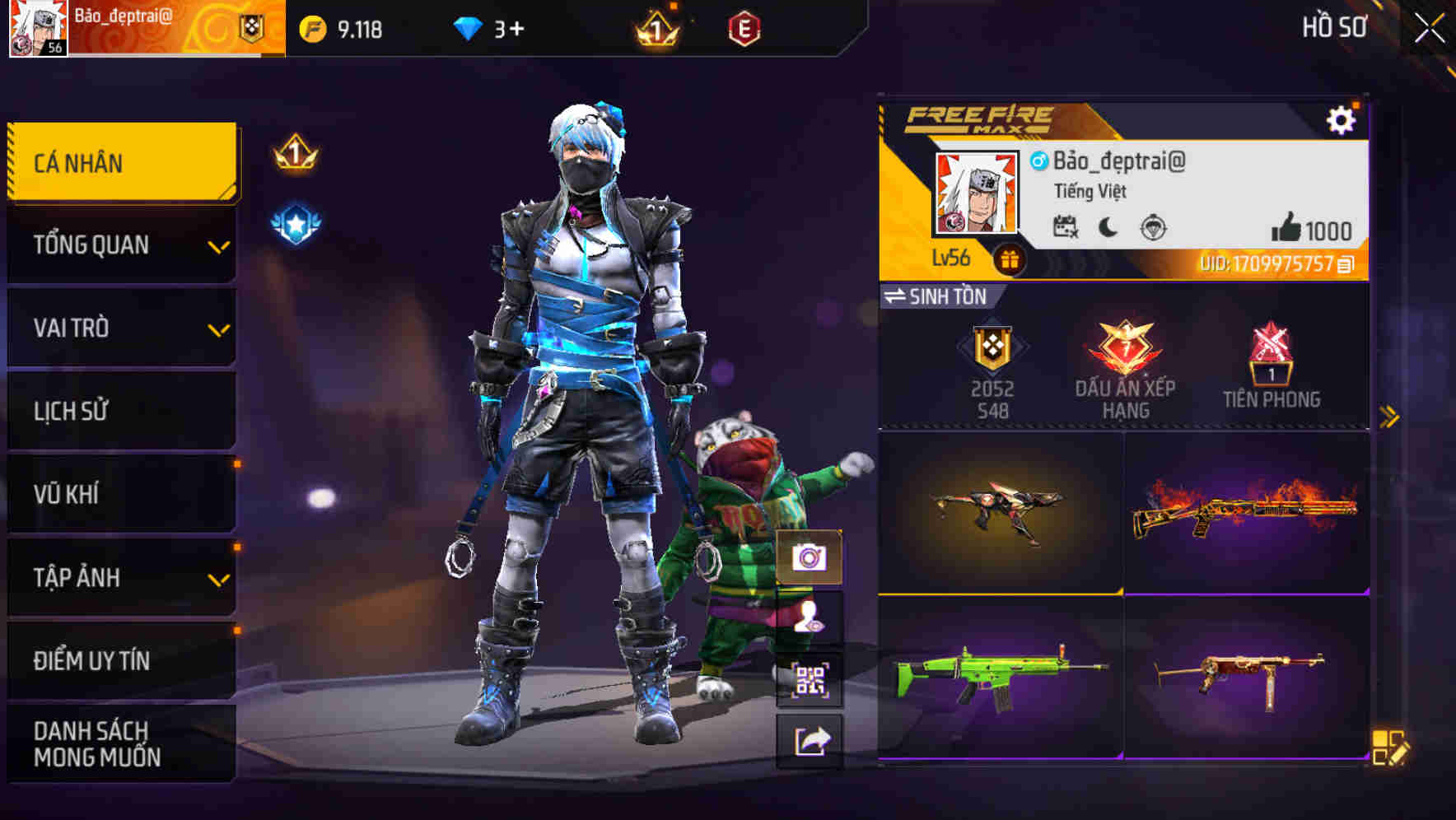Select the crown rank icon in the top bar
This screenshot has height=820, width=1456.
(655, 28)
